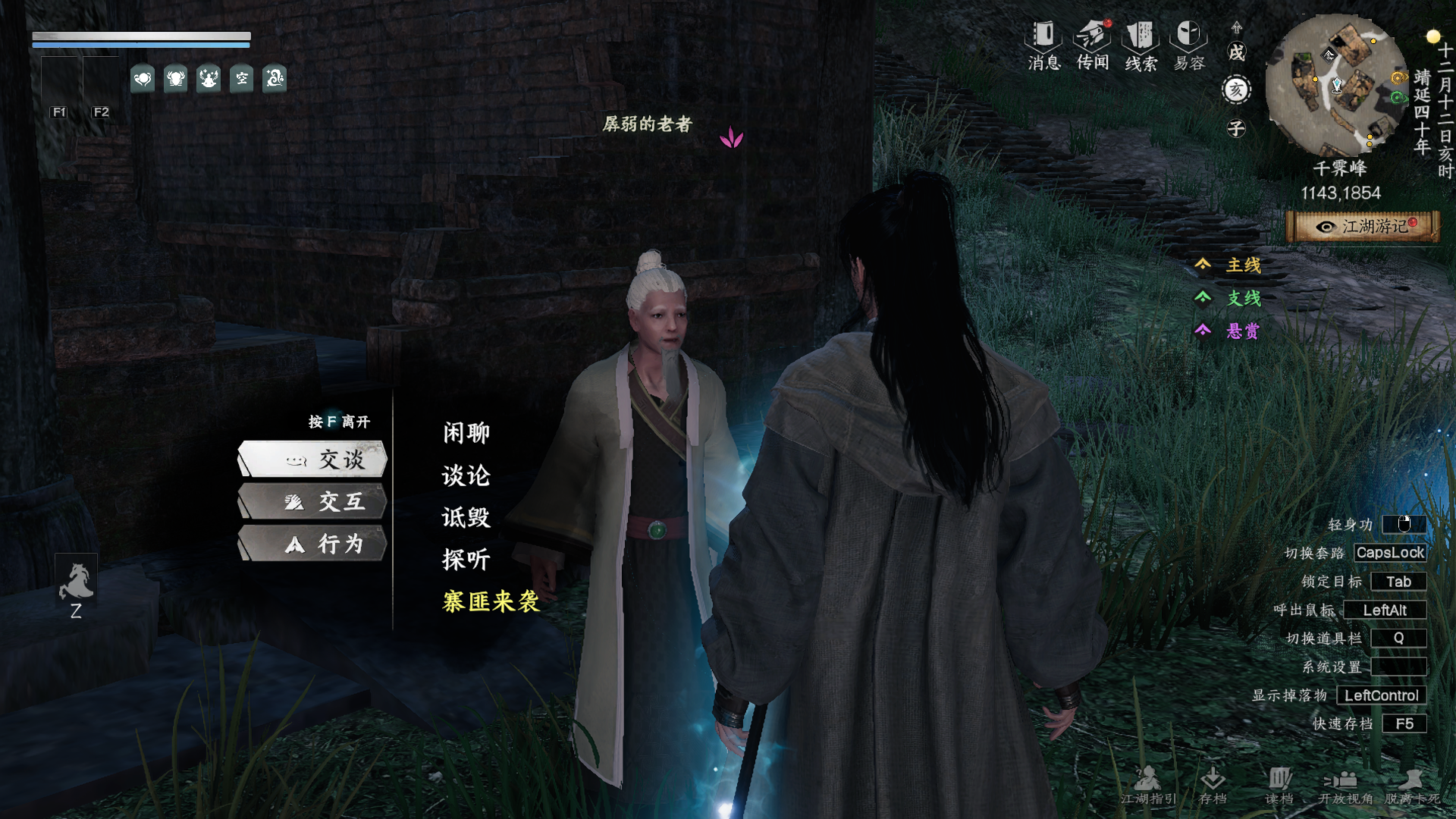This screenshot has height=819, width=1456.
Task: Open the 消息 messages panel
Action: pos(1043,45)
